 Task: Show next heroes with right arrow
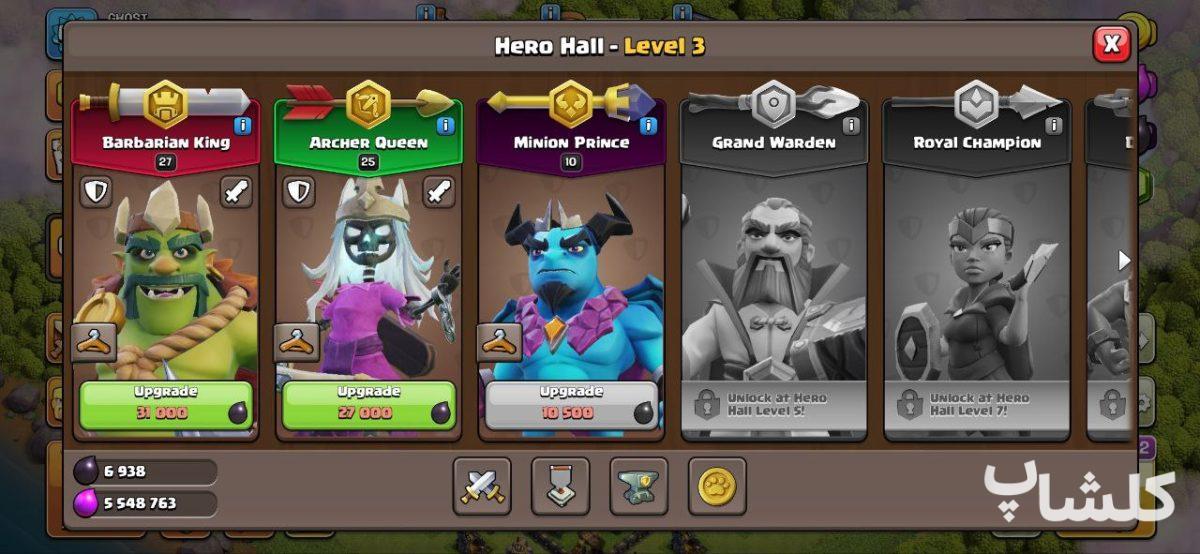(x=1124, y=261)
